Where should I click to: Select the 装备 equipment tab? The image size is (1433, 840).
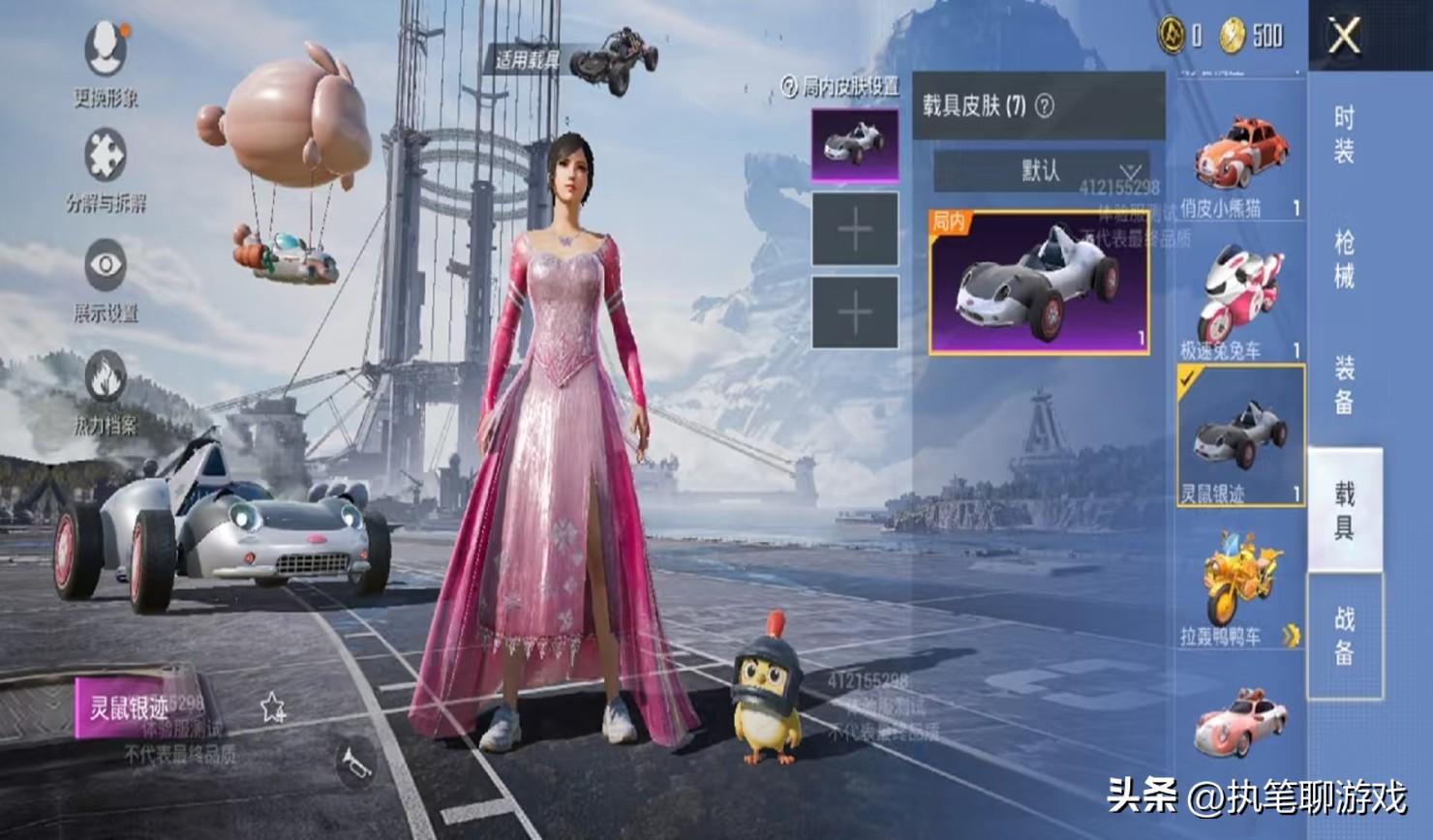point(1344,384)
